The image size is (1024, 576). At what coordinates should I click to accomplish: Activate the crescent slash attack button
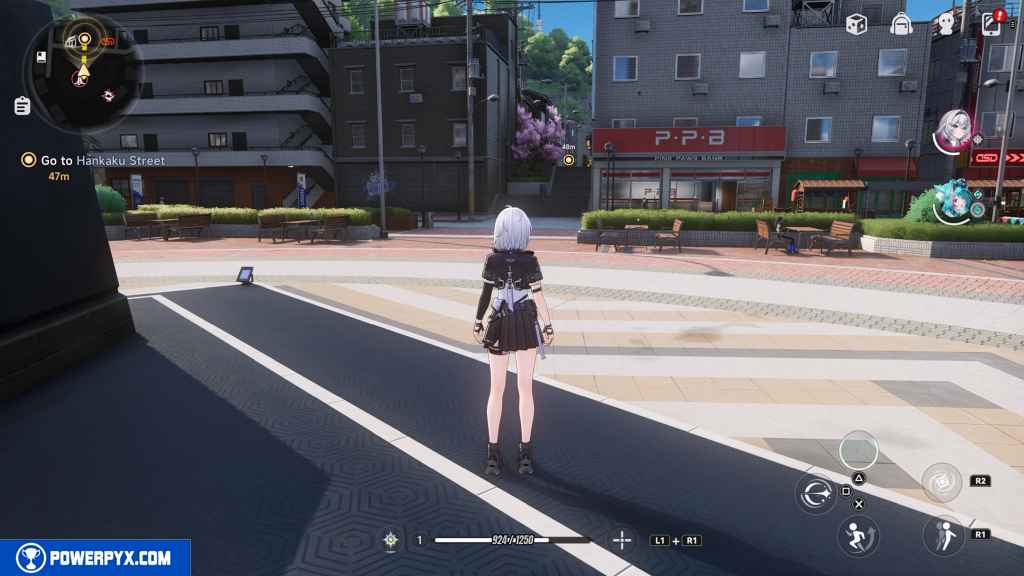click(816, 494)
